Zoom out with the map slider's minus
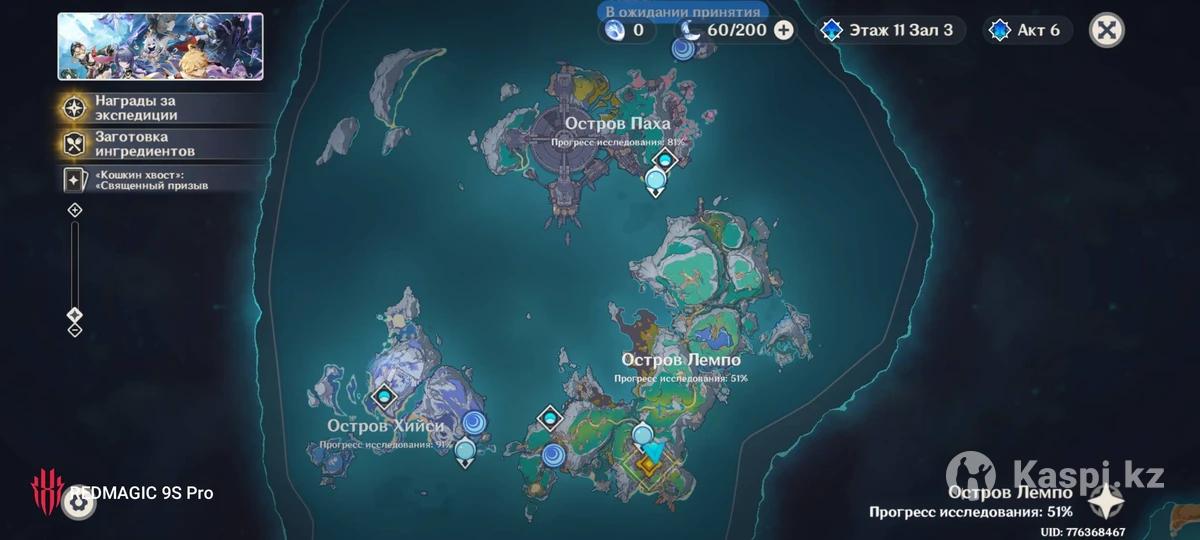 (x=74, y=330)
